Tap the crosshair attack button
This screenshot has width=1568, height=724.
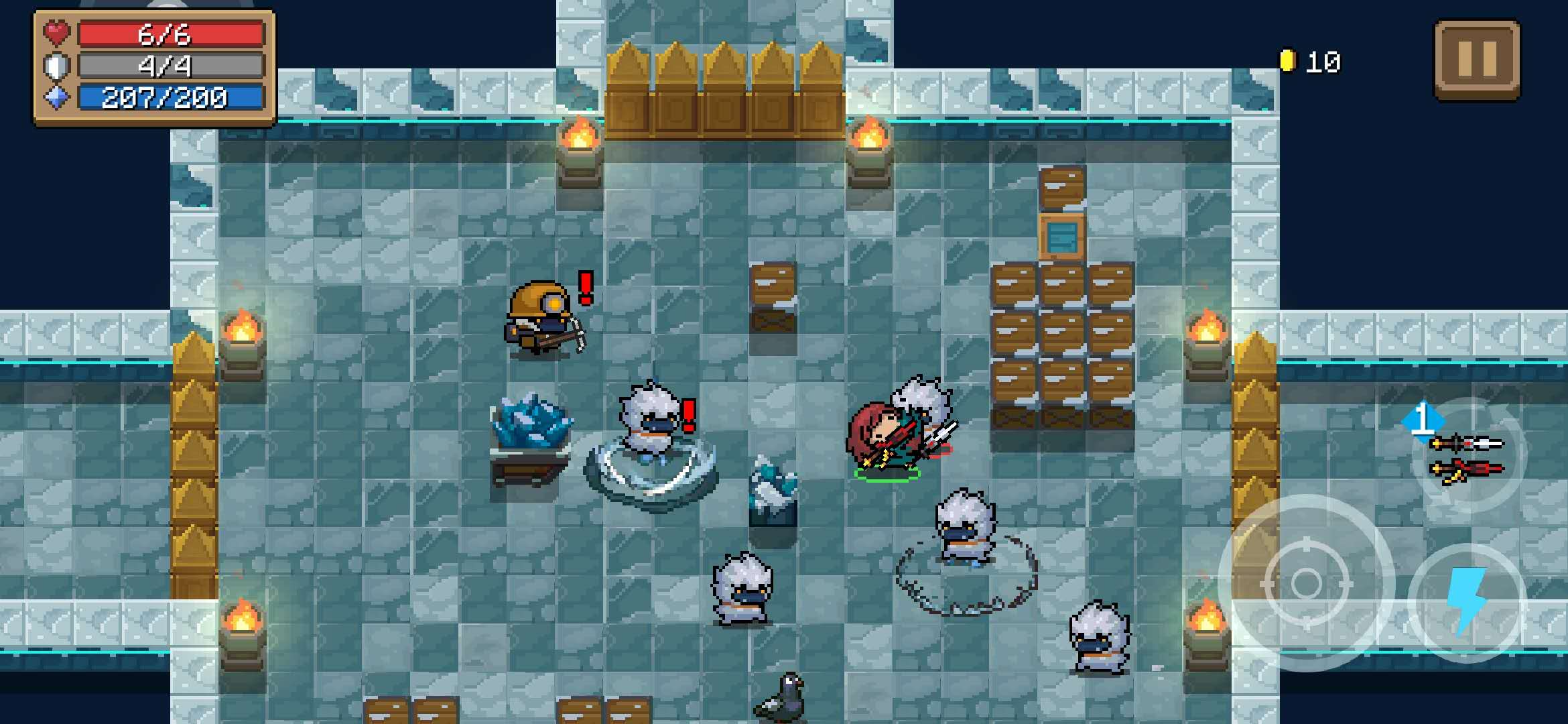pos(1306,583)
